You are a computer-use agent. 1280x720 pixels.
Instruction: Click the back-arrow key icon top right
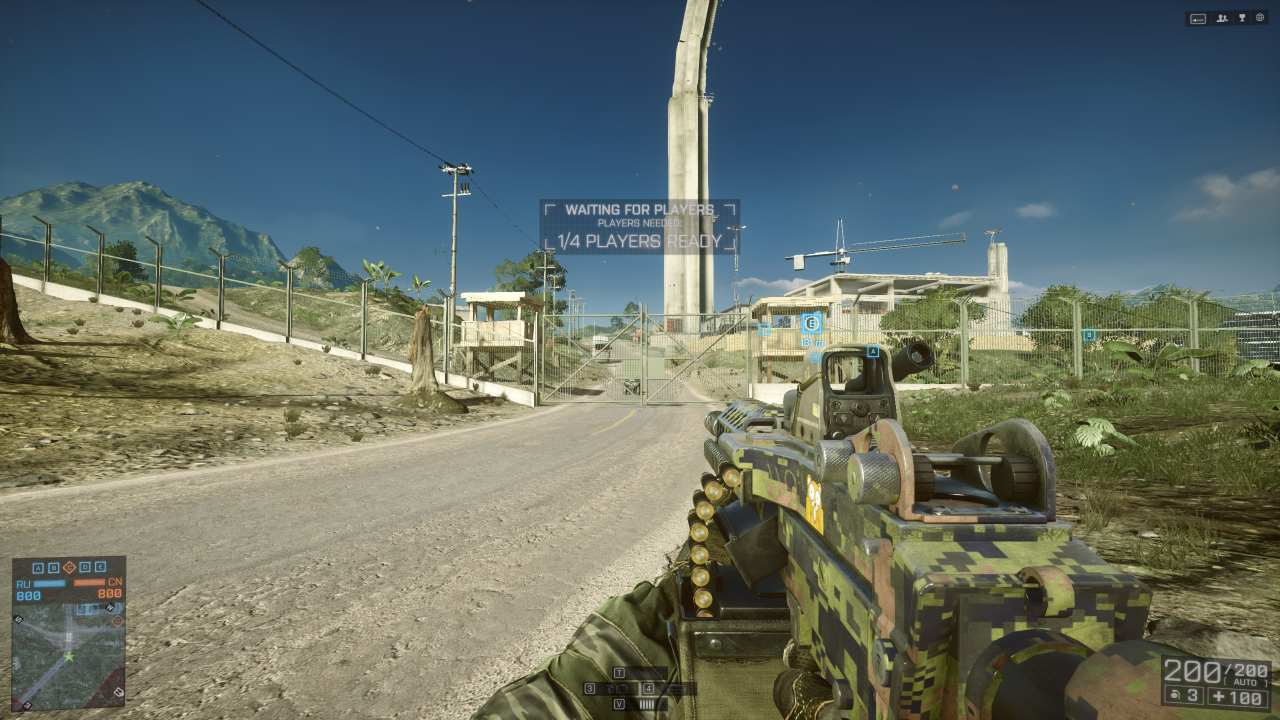tap(1198, 17)
